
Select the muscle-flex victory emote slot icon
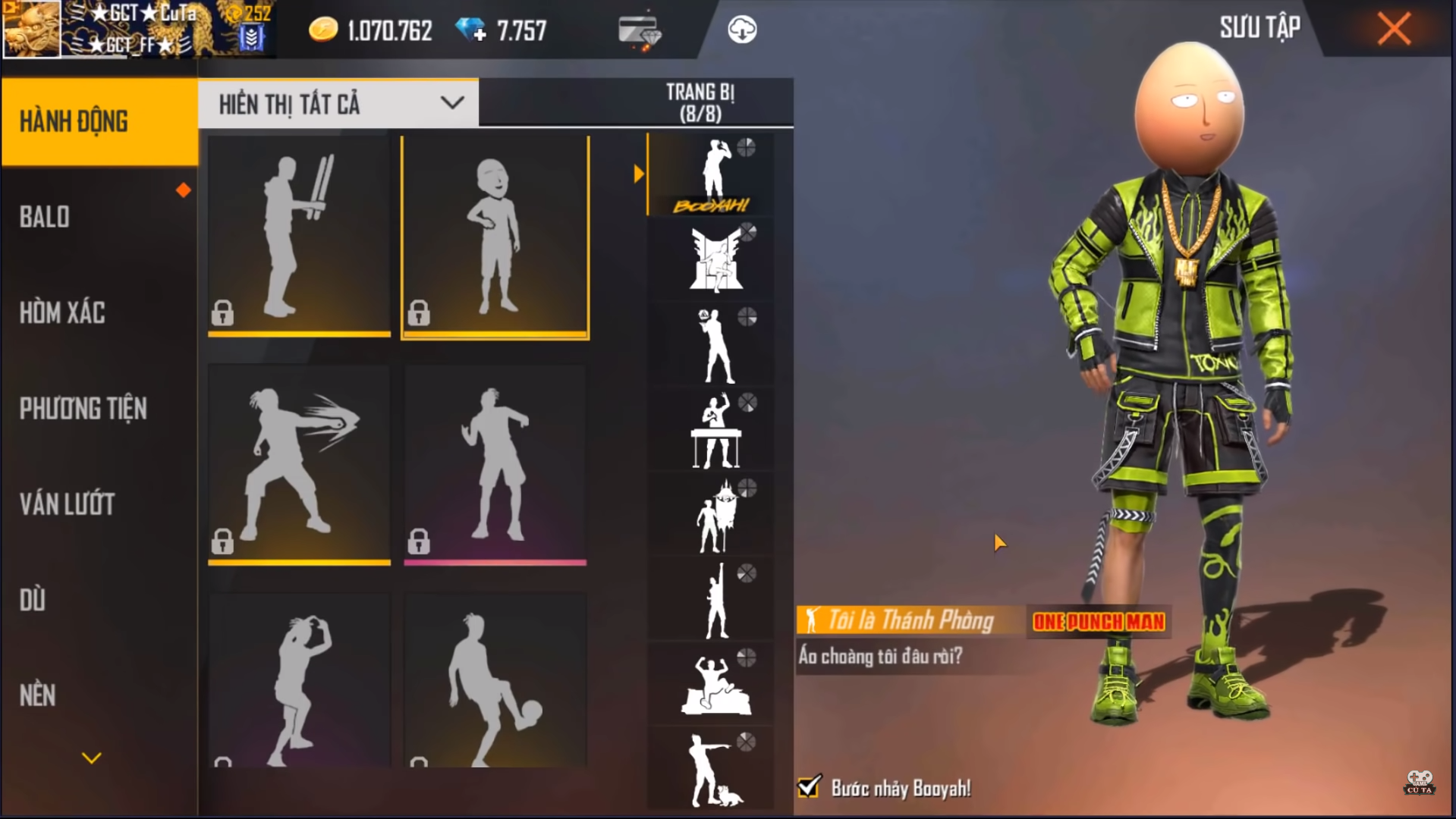(711, 682)
